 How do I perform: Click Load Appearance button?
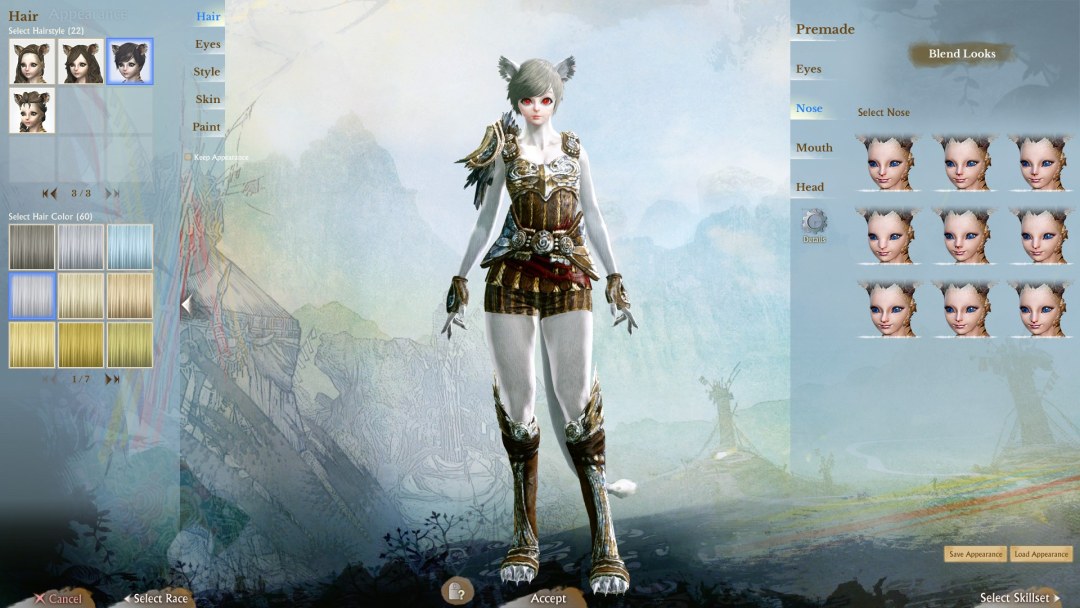pos(1041,554)
